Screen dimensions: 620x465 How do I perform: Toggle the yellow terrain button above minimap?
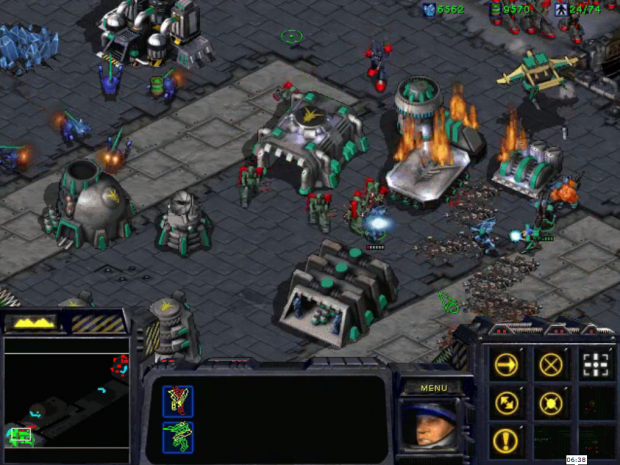(32, 323)
